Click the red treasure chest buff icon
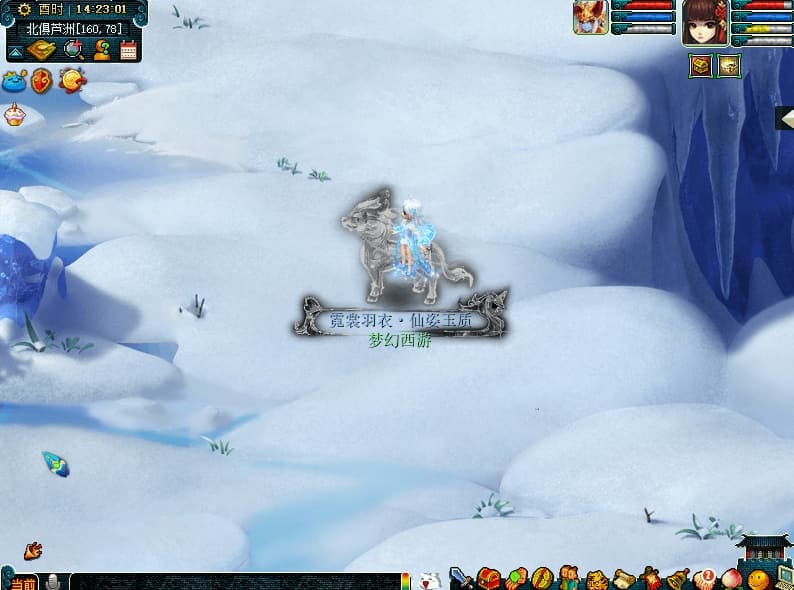 coord(700,66)
